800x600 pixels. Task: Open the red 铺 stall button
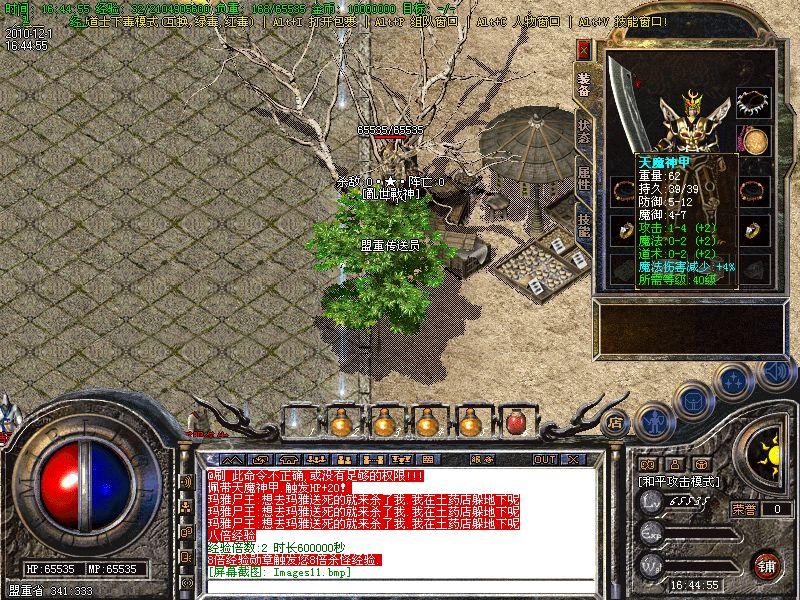pyautogui.click(x=768, y=564)
